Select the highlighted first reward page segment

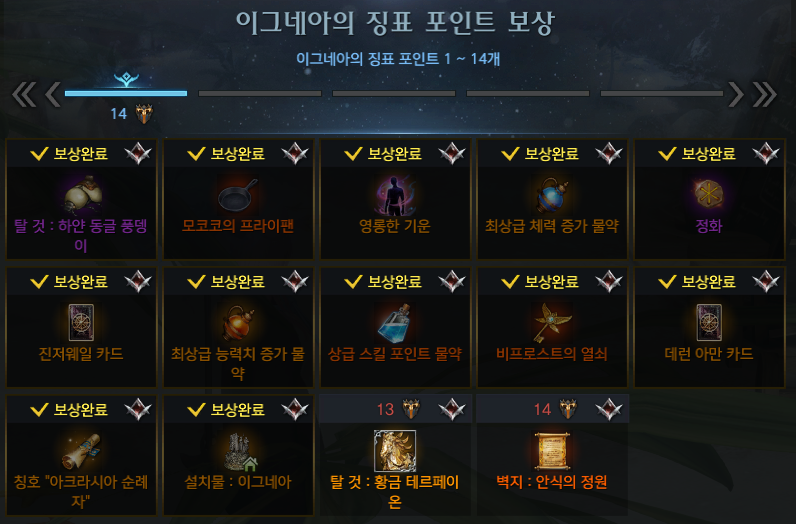pyautogui.click(x=126, y=93)
